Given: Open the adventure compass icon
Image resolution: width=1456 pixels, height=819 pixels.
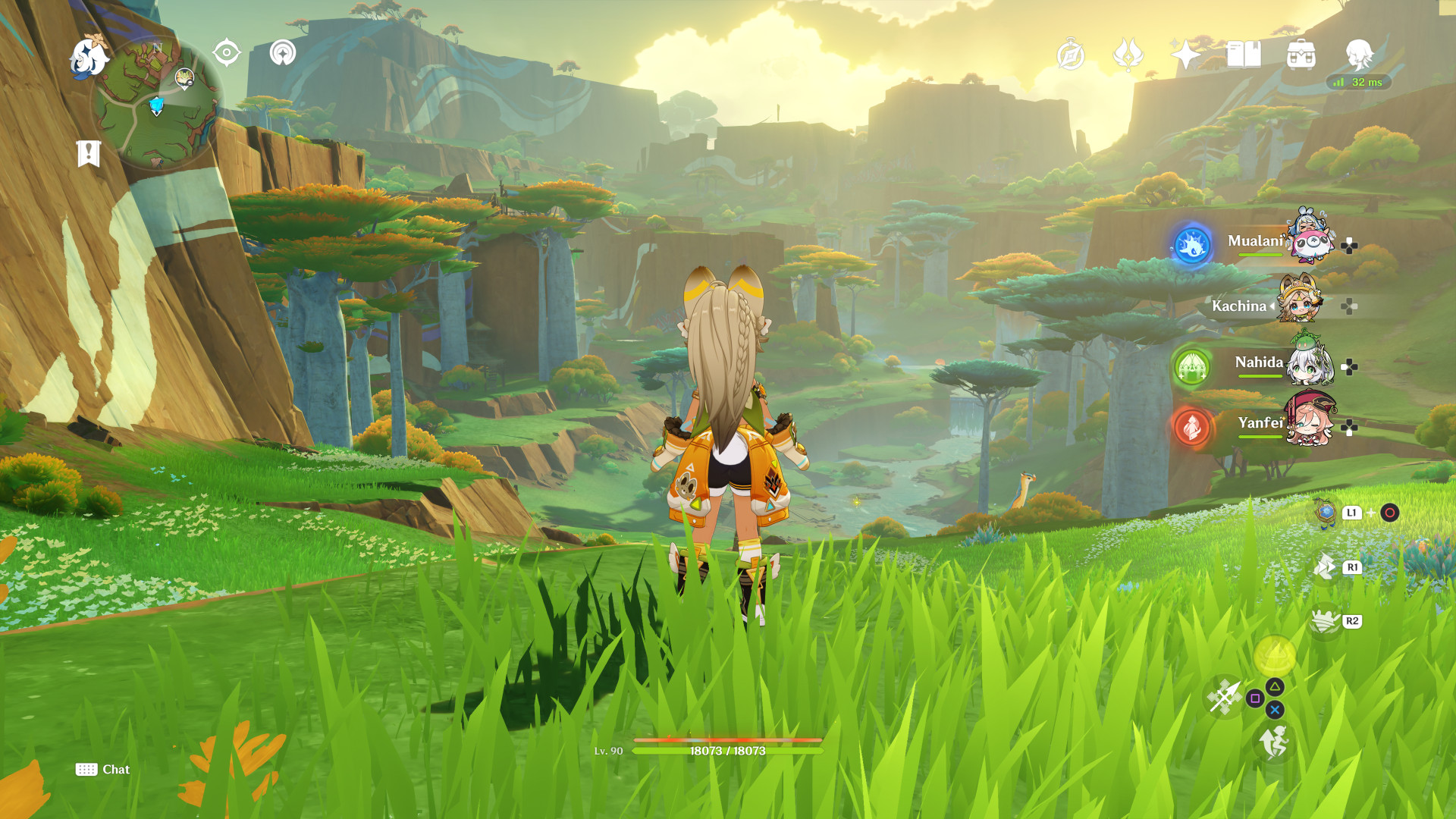Looking at the screenshot, I should point(1070,55).
